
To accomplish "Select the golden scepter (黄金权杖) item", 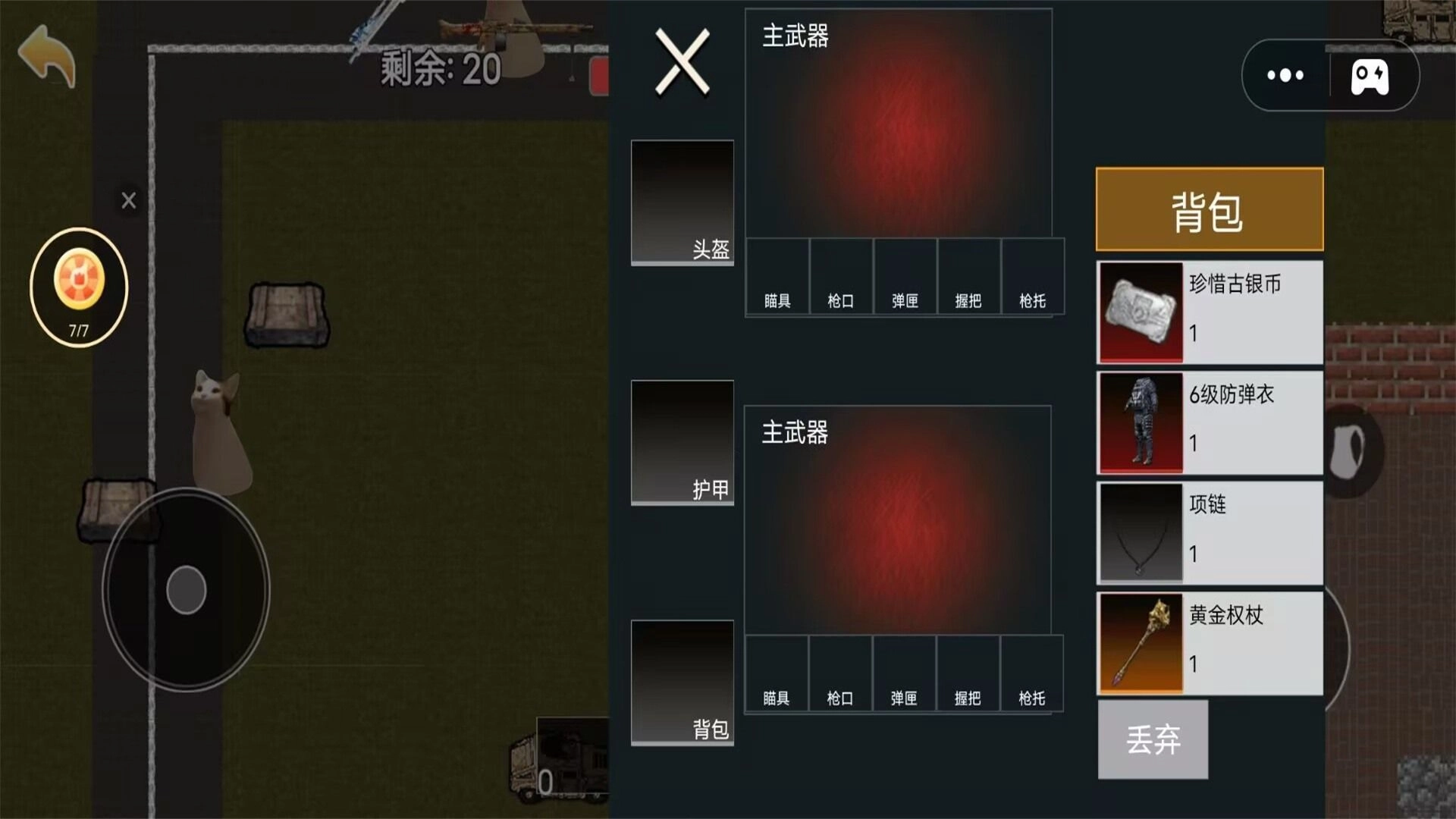I will pyautogui.click(x=1208, y=642).
